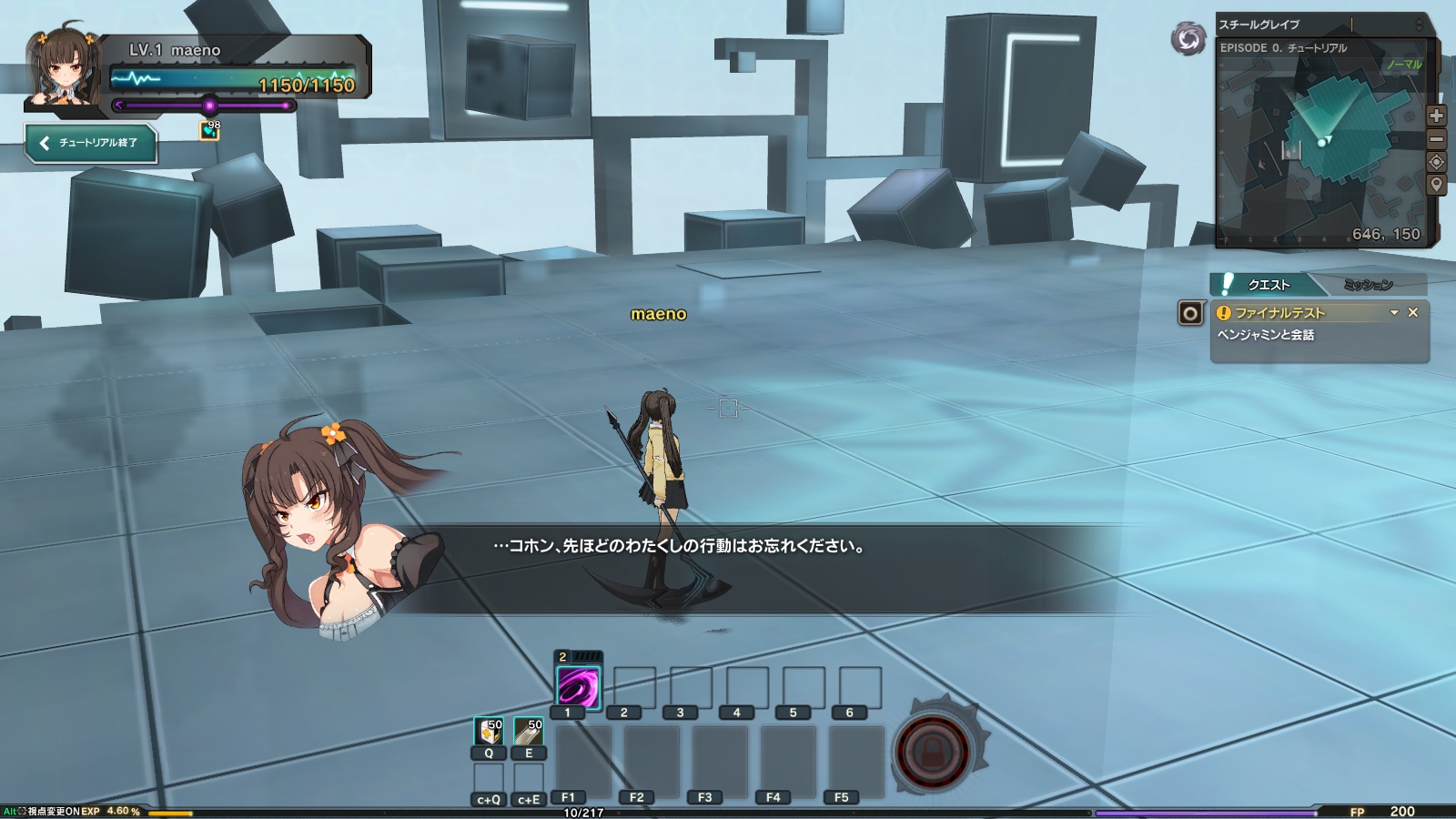Select the クエスト tab
The width and height of the screenshot is (1456, 819).
(x=1269, y=284)
